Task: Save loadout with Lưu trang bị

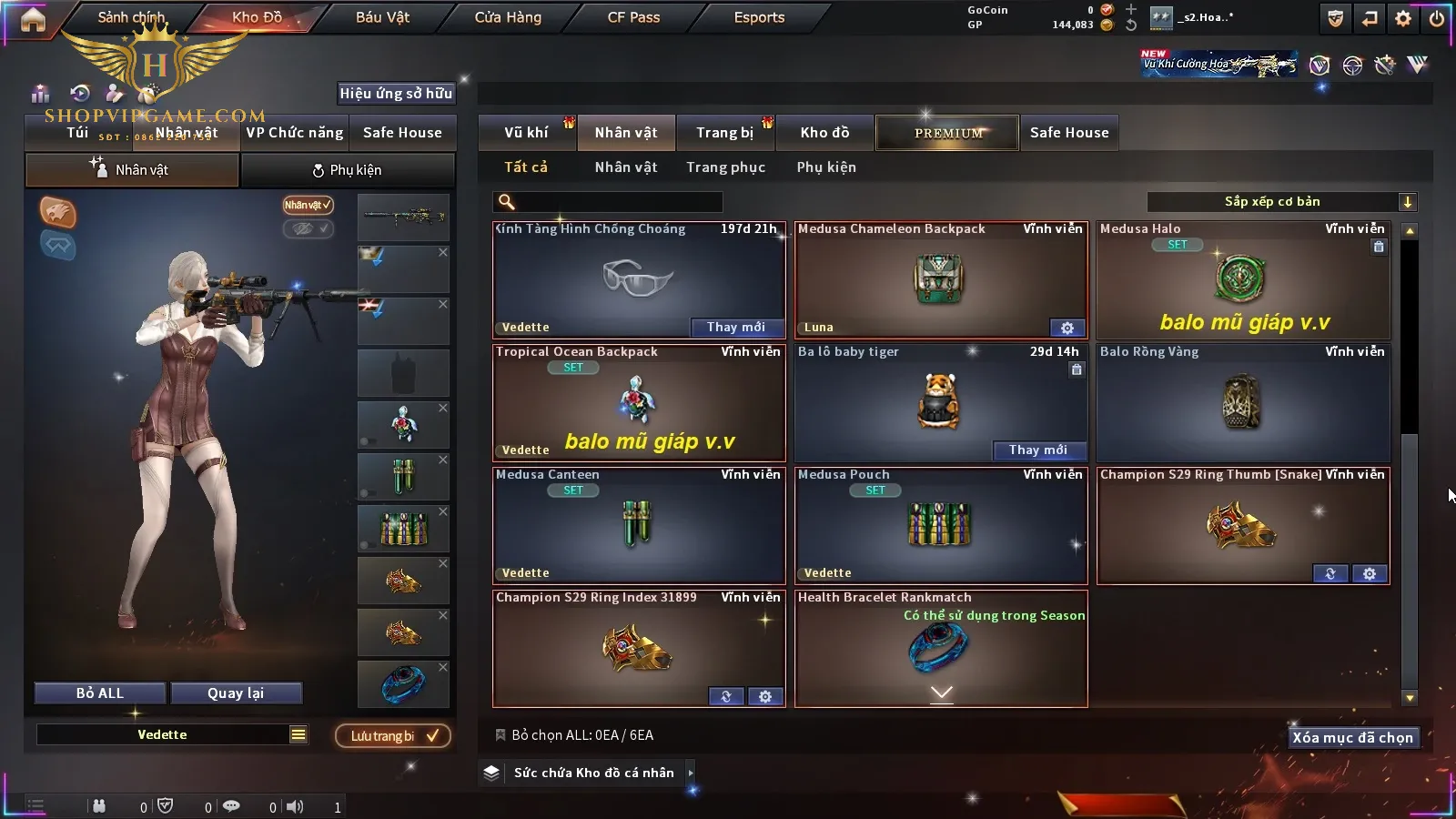Action: coord(393,736)
